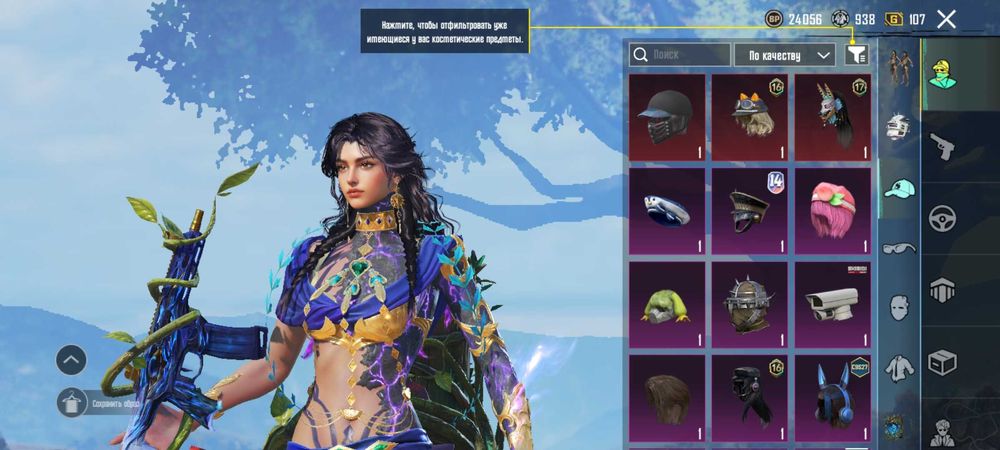Choose the blonde hair with goggles item

point(749,118)
